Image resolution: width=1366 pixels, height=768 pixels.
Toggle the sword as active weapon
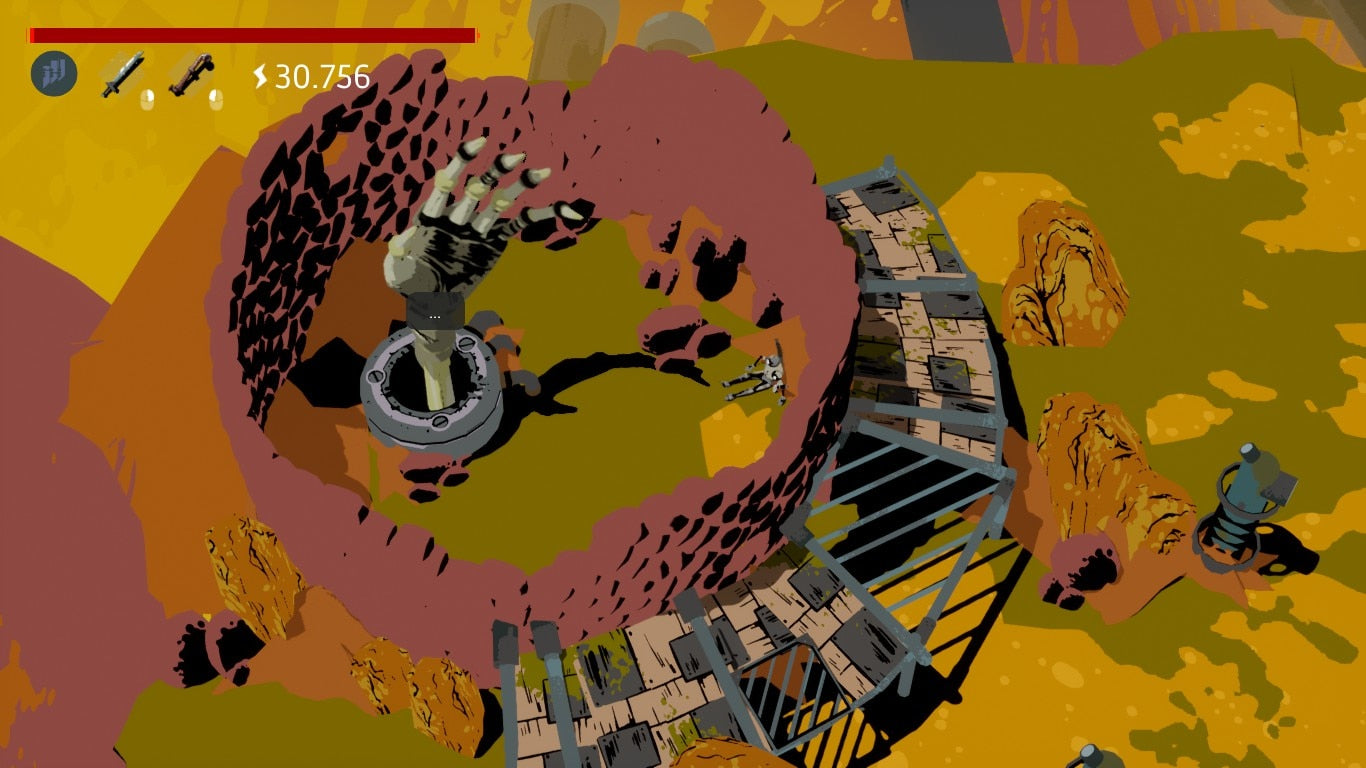click(x=121, y=73)
